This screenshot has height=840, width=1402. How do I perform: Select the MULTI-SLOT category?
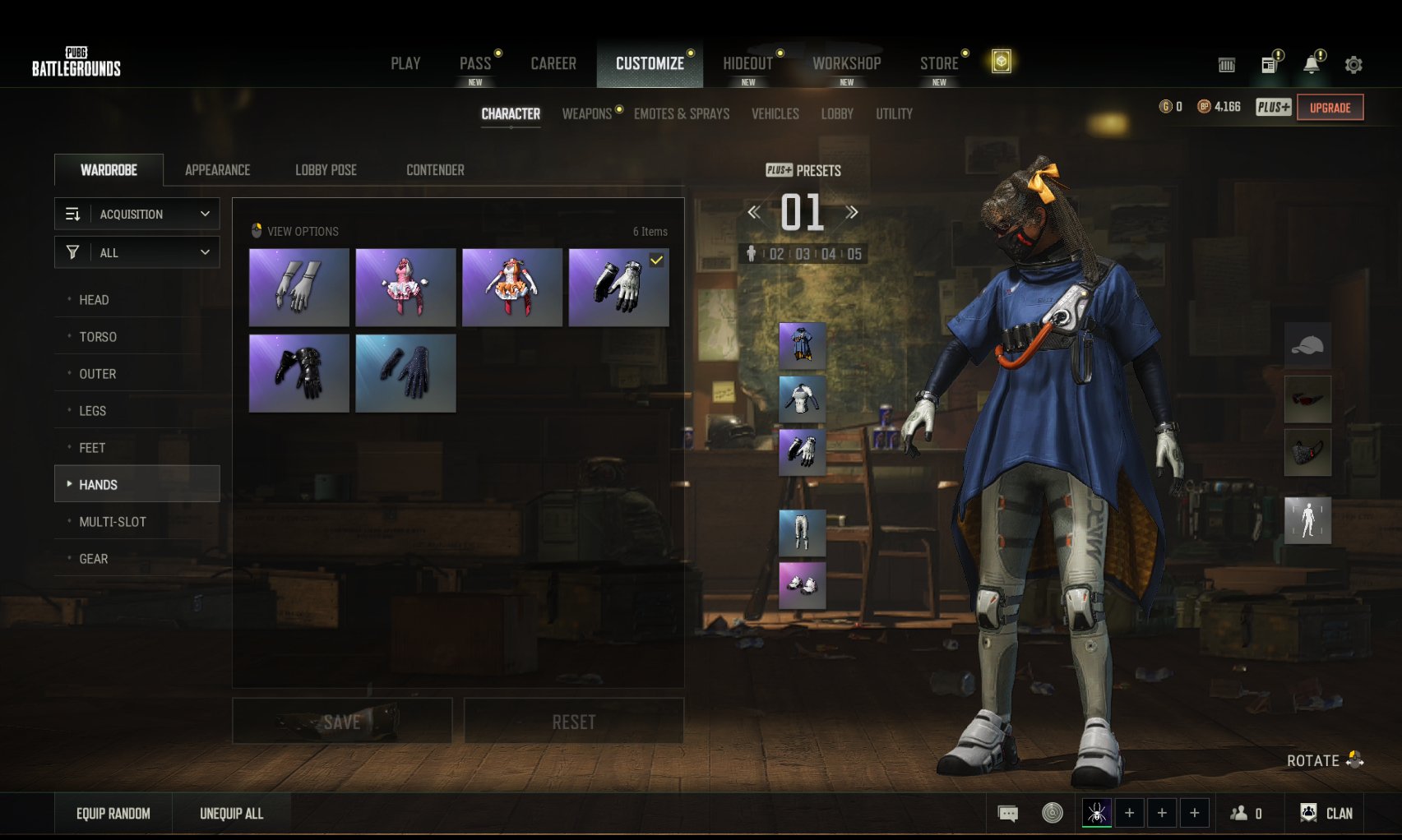tap(113, 522)
